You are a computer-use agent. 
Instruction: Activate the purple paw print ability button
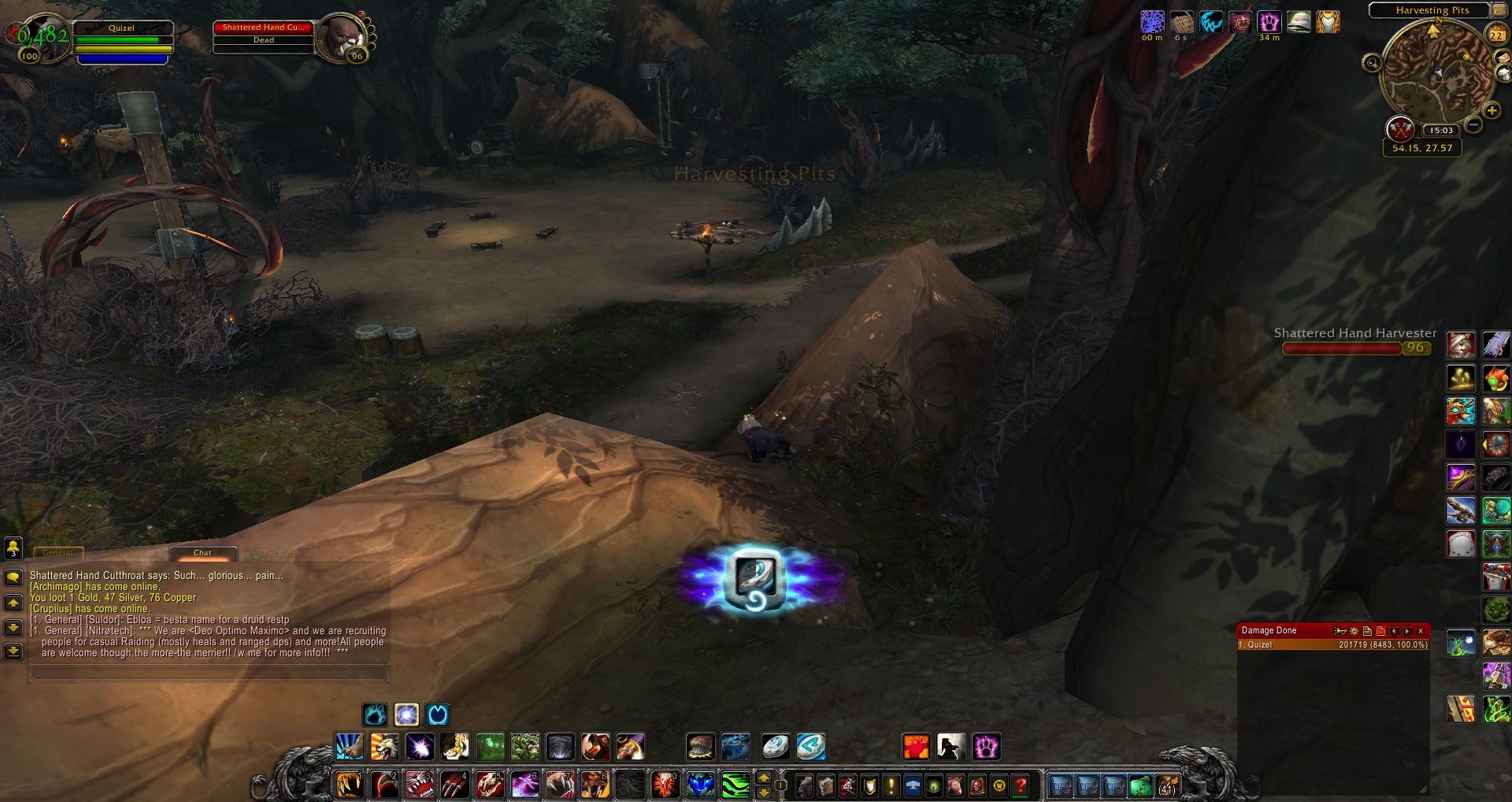point(986,746)
